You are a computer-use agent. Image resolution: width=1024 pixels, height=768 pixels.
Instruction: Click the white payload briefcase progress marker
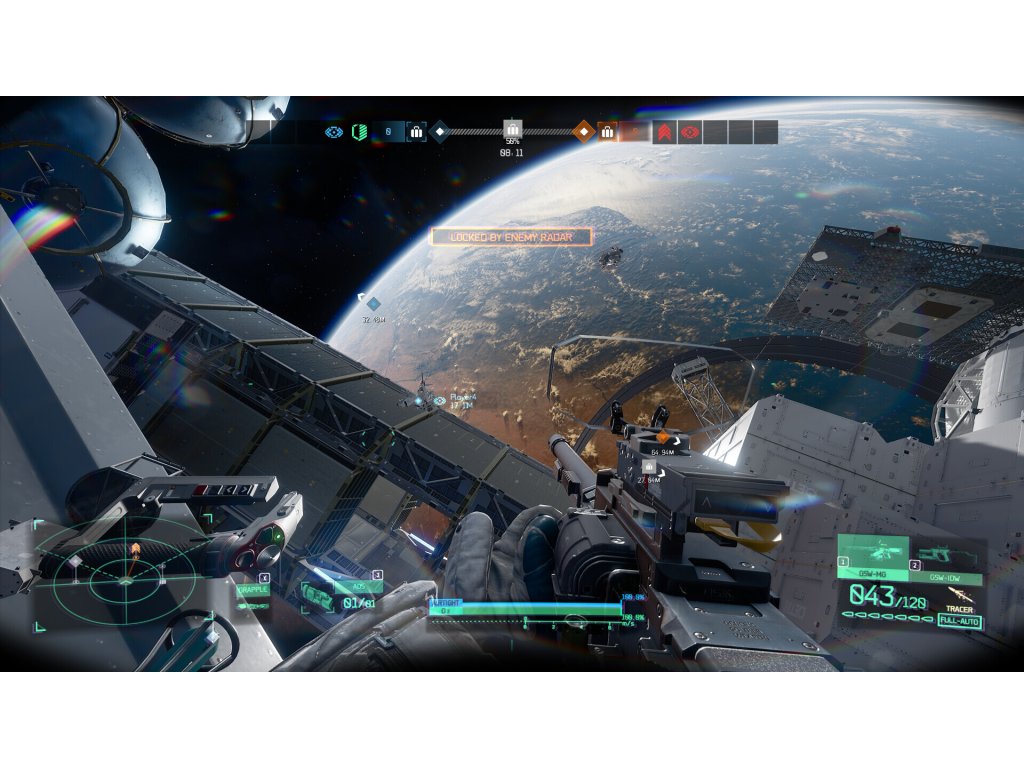(x=512, y=129)
